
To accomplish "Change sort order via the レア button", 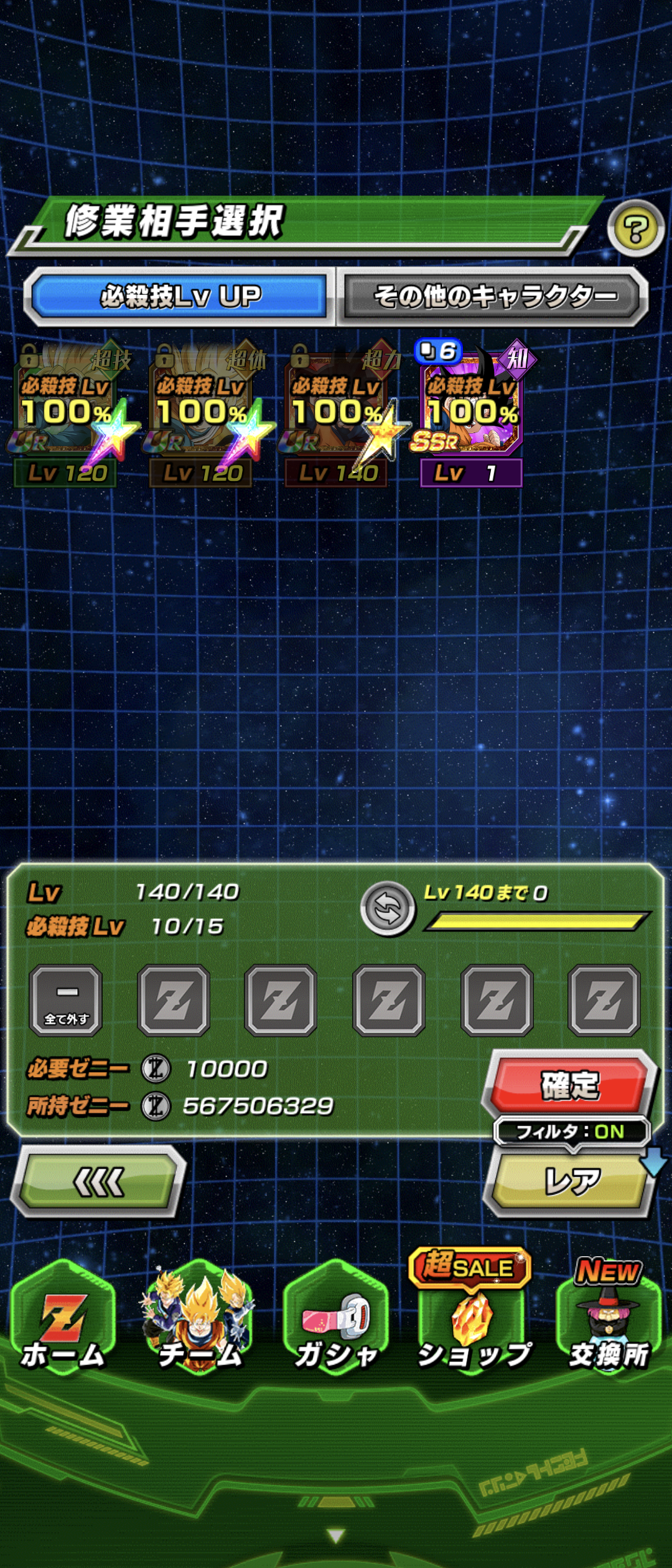I will pos(571,1180).
